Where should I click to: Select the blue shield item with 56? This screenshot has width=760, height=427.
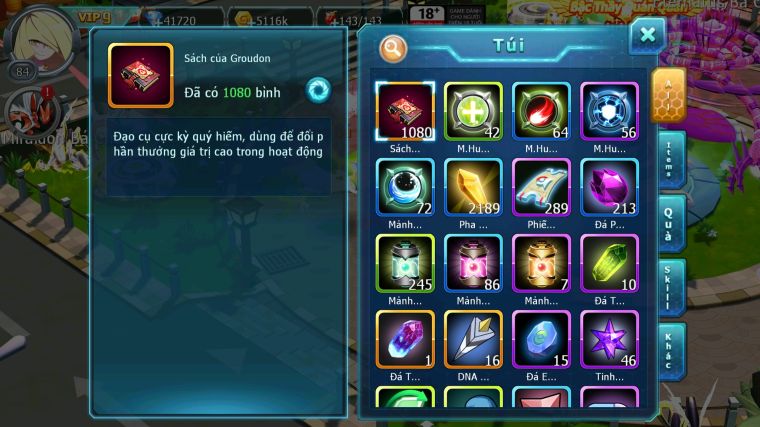(x=609, y=110)
